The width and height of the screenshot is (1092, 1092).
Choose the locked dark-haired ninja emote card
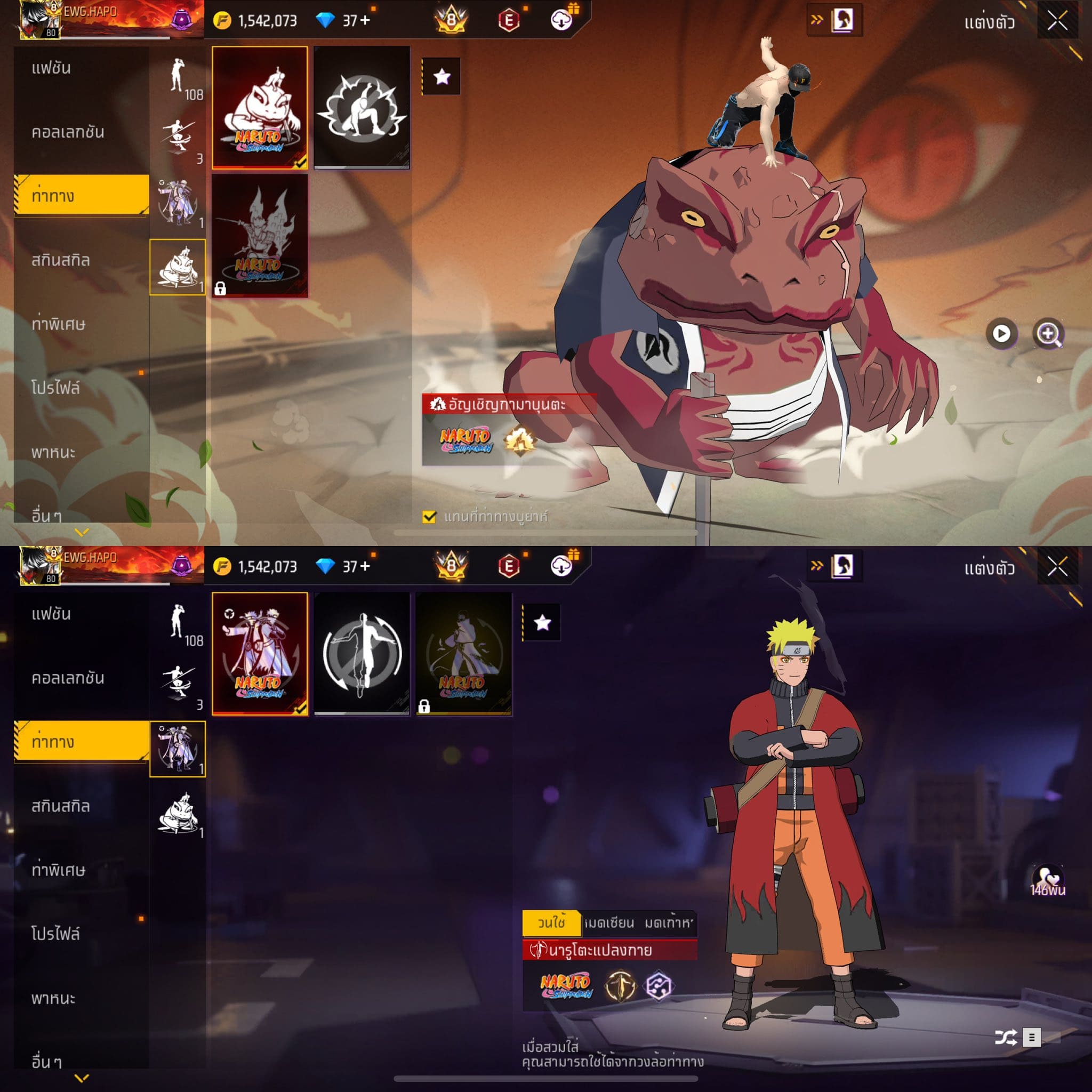[463, 653]
